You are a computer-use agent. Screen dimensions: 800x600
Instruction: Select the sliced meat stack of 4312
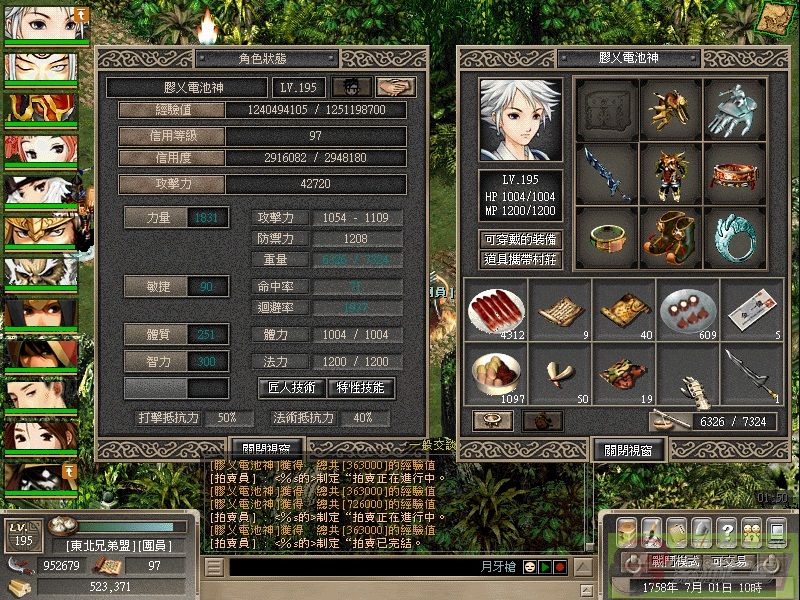point(496,309)
